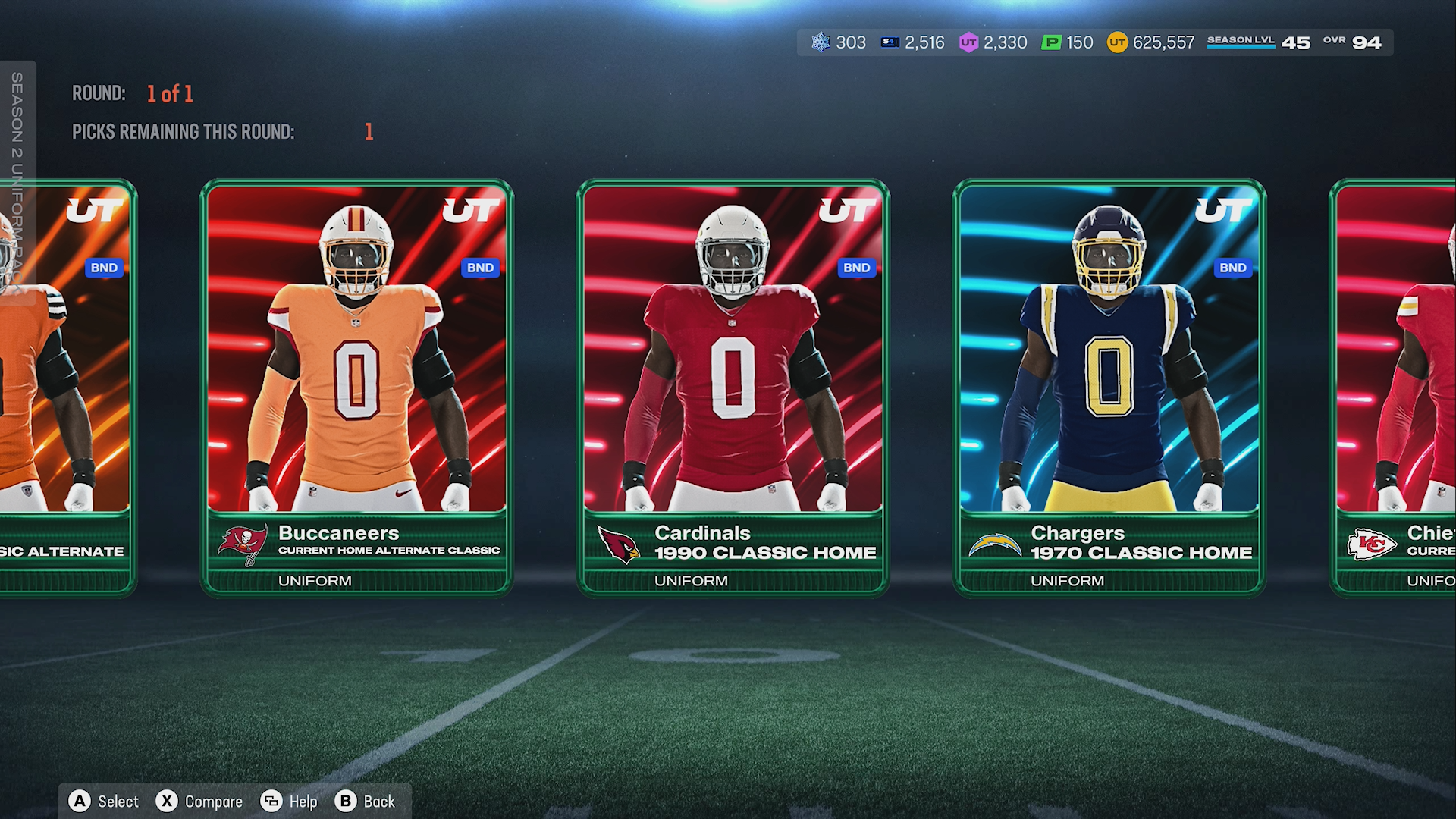Show the Season Level progress
1456x819 pixels.
pos(1258,42)
